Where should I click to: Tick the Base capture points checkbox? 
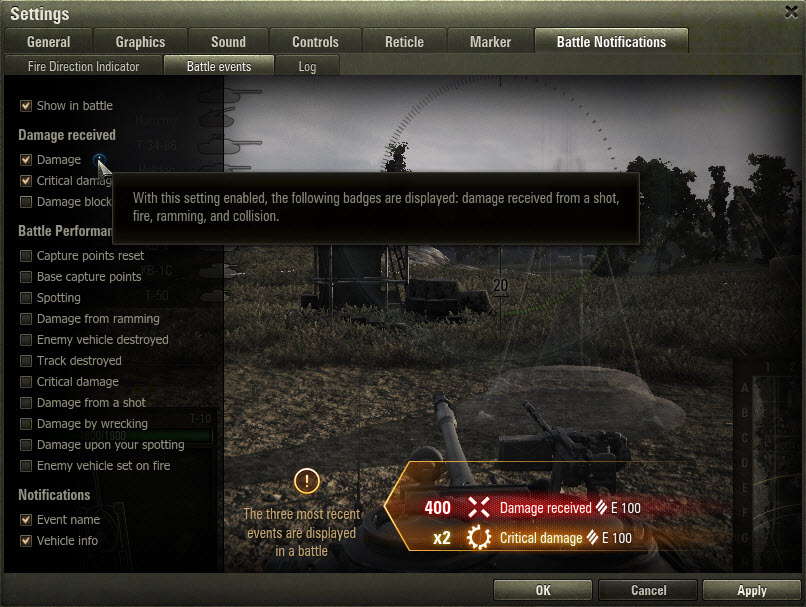point(26,277)
